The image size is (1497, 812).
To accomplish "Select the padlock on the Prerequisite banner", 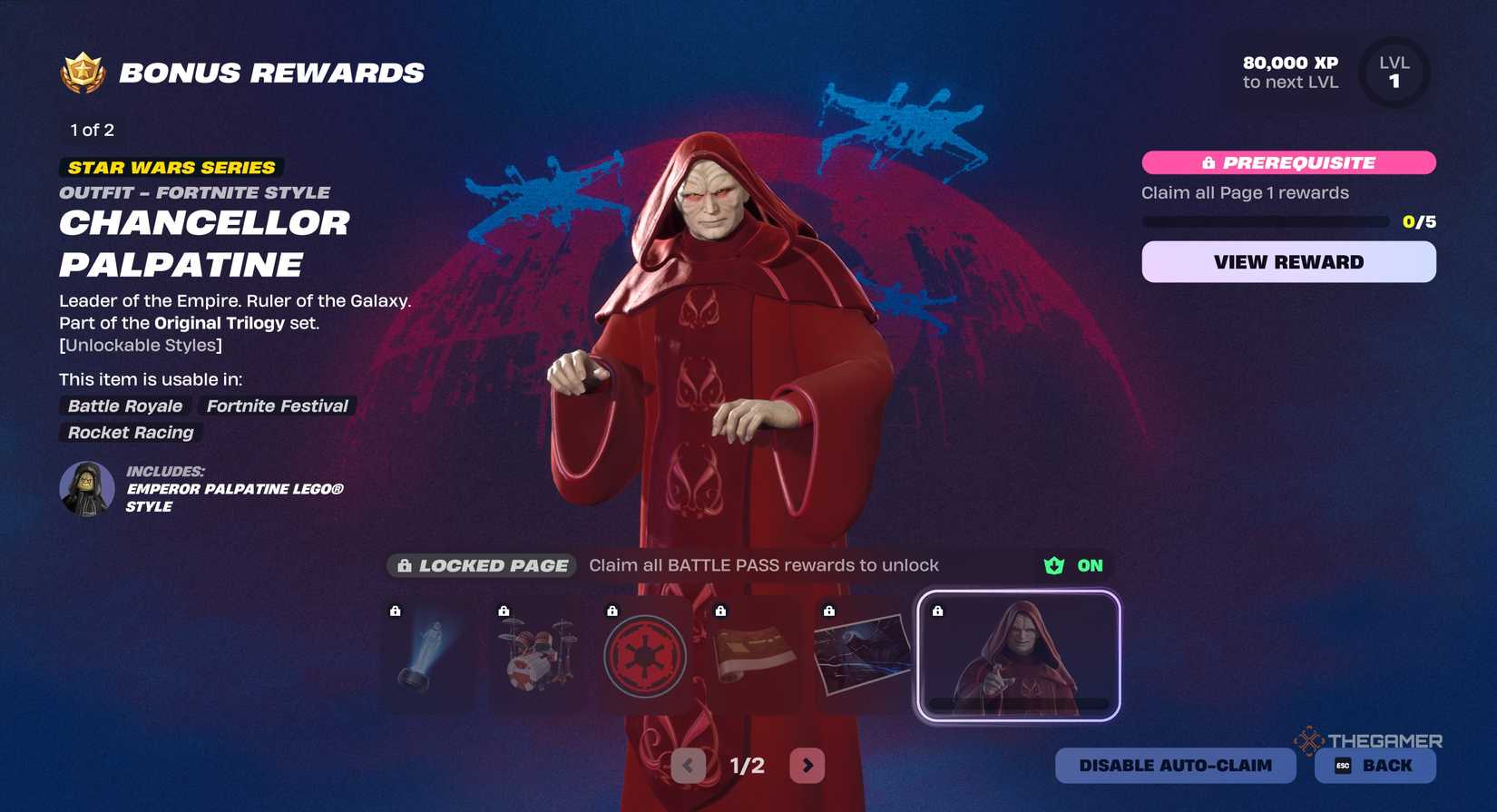I will (1208, 163).
